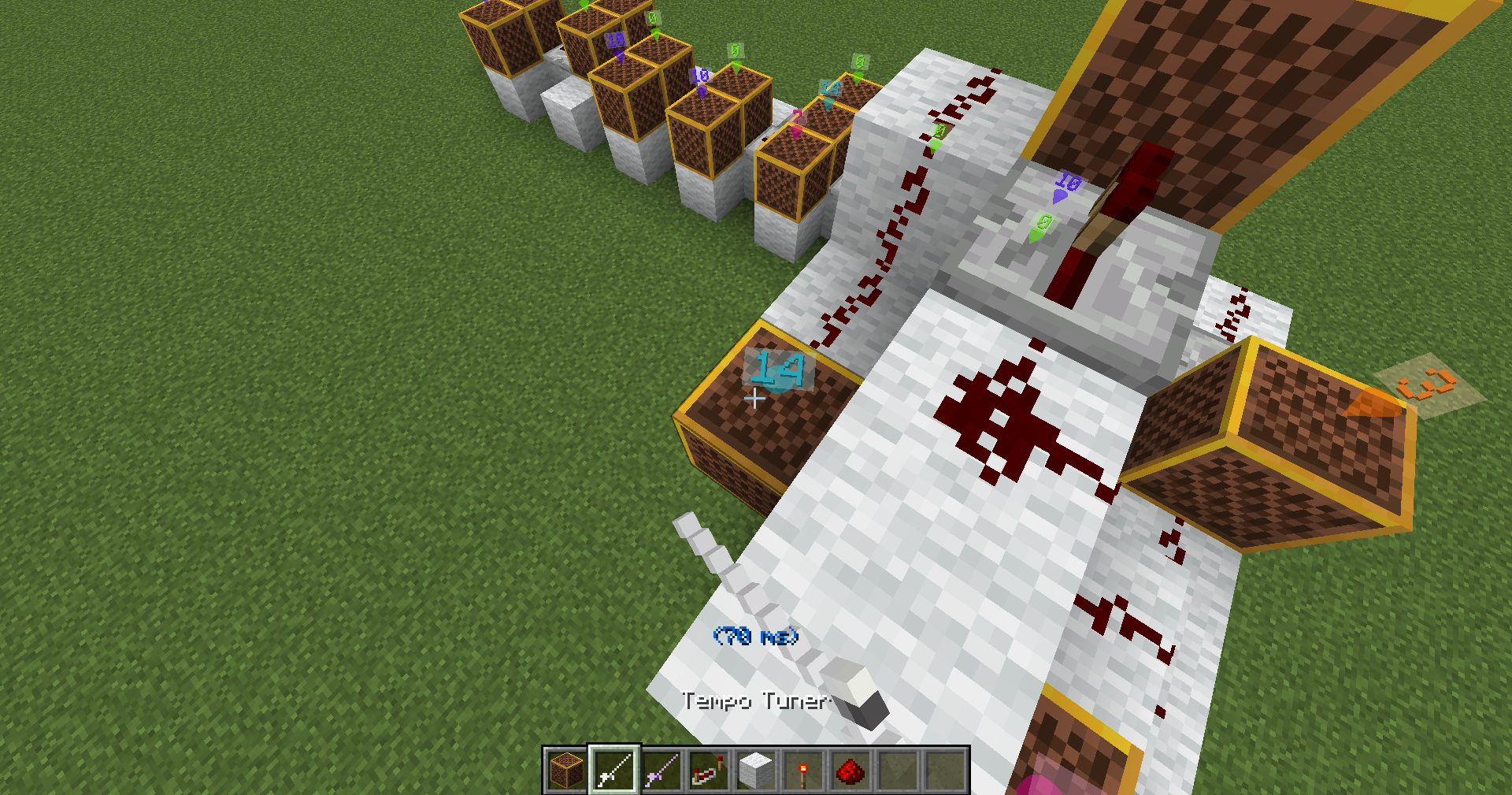Viewport: 1512px width, 795px height.
Task: Click the (70 ms) tempo readout
Action: 756,635
